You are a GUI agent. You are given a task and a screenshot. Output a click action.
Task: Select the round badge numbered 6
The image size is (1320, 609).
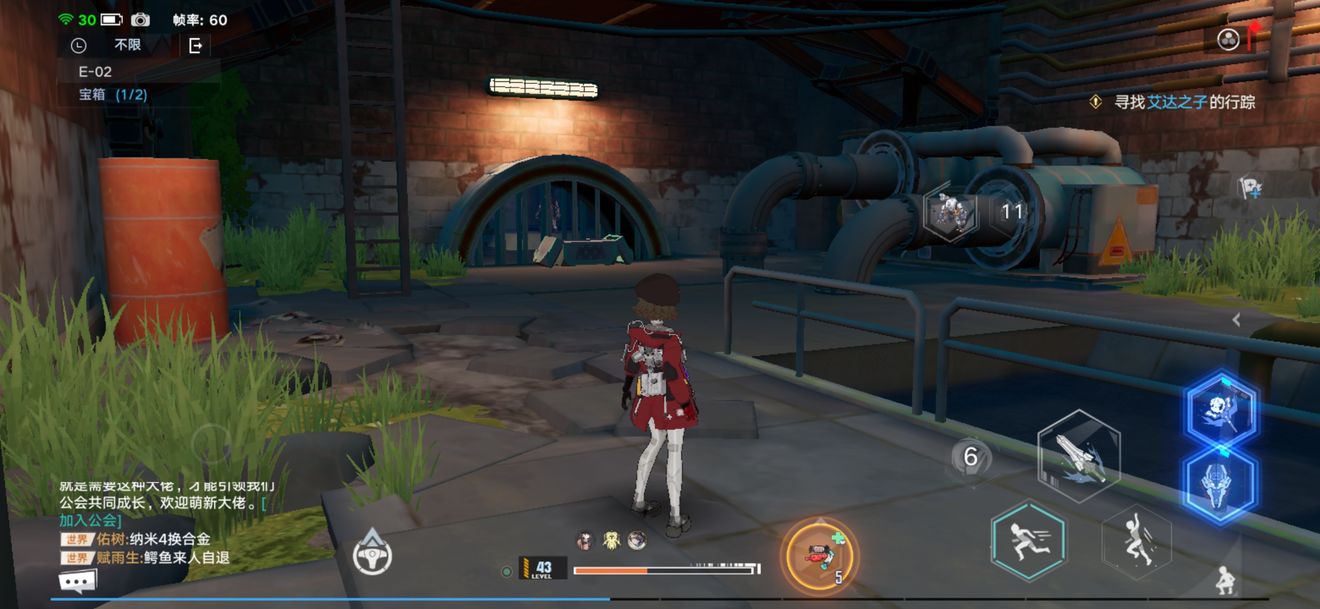[970, 458]
